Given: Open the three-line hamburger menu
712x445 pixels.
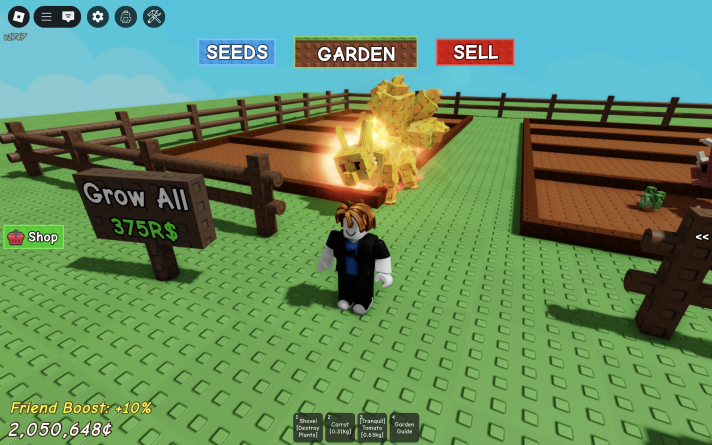Looking at the screenshot, I should click(46, 17).
